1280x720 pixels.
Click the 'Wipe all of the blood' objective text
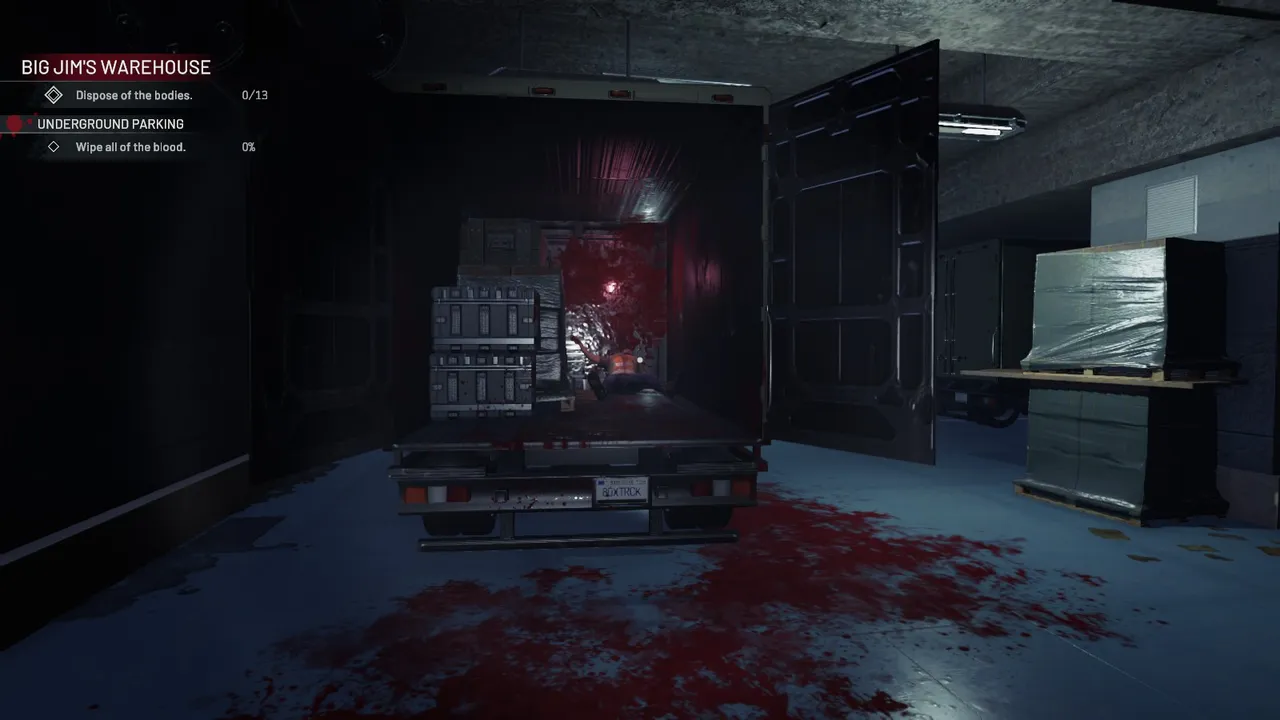pyautogui.click(x=131, y=146)
